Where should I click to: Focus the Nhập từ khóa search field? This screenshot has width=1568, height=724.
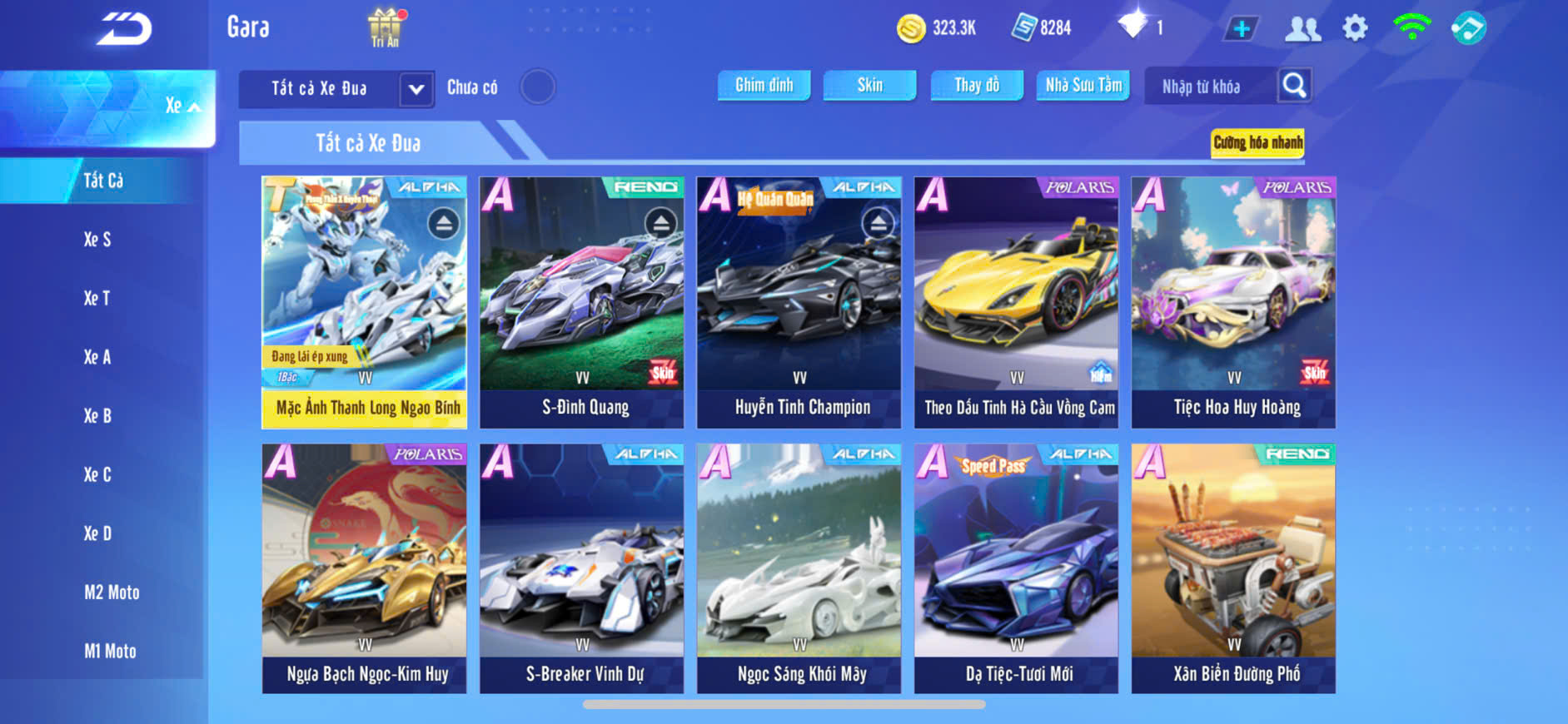coord(1209,87)
